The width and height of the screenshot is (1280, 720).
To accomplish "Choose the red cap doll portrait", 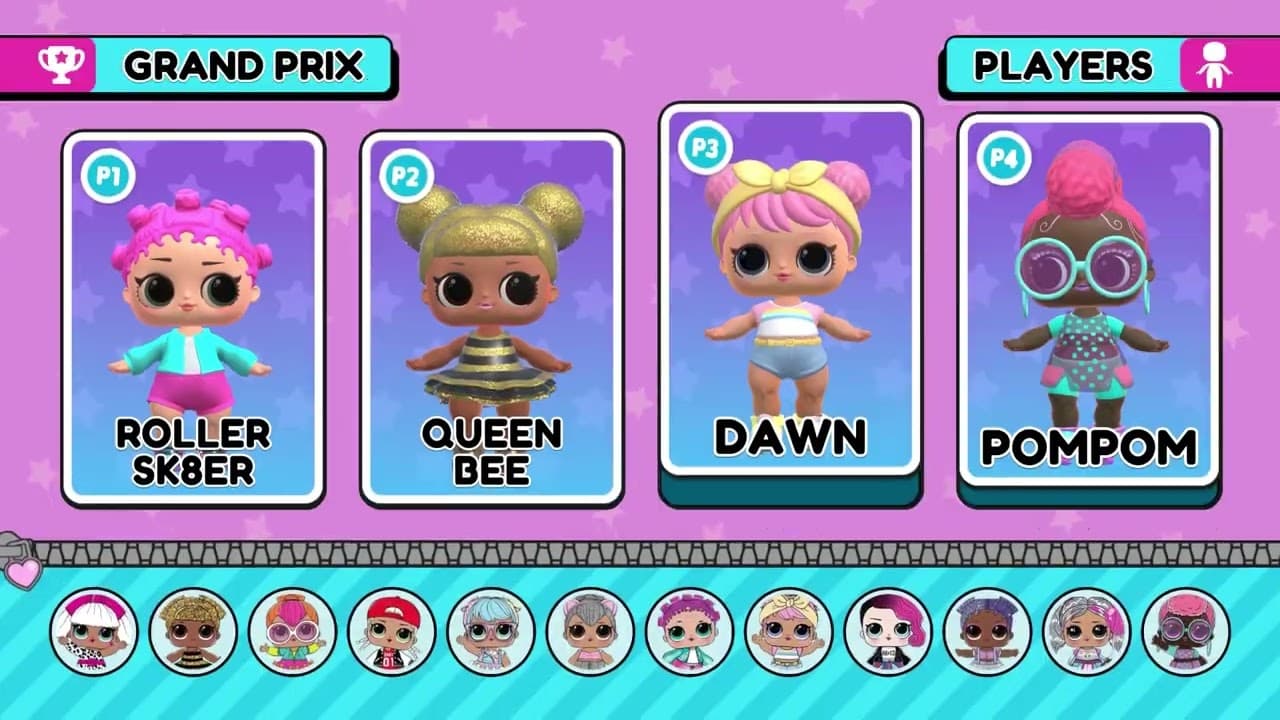I will pyautogui.click(x=391, y=632).
